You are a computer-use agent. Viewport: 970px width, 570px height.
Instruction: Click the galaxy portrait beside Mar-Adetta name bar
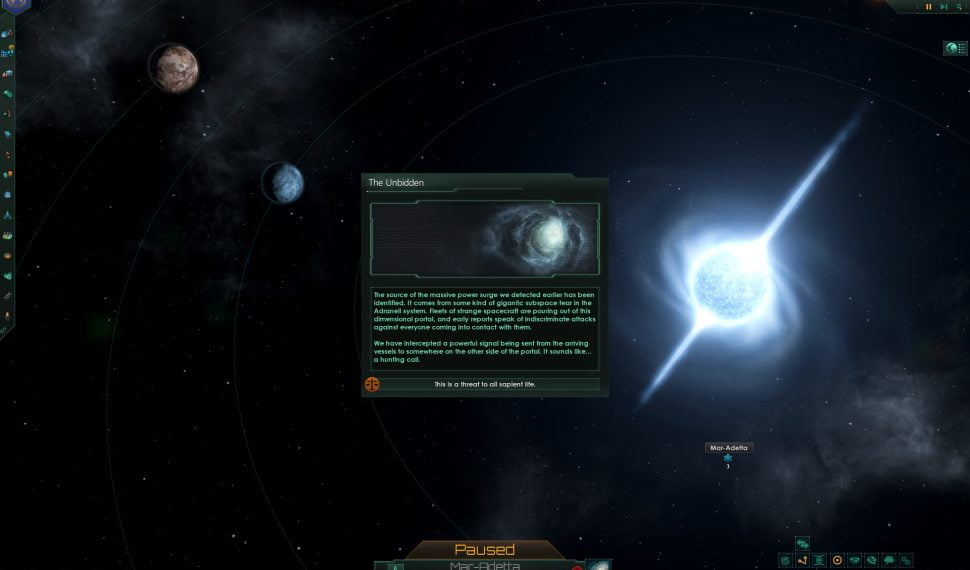click(600, 565)
